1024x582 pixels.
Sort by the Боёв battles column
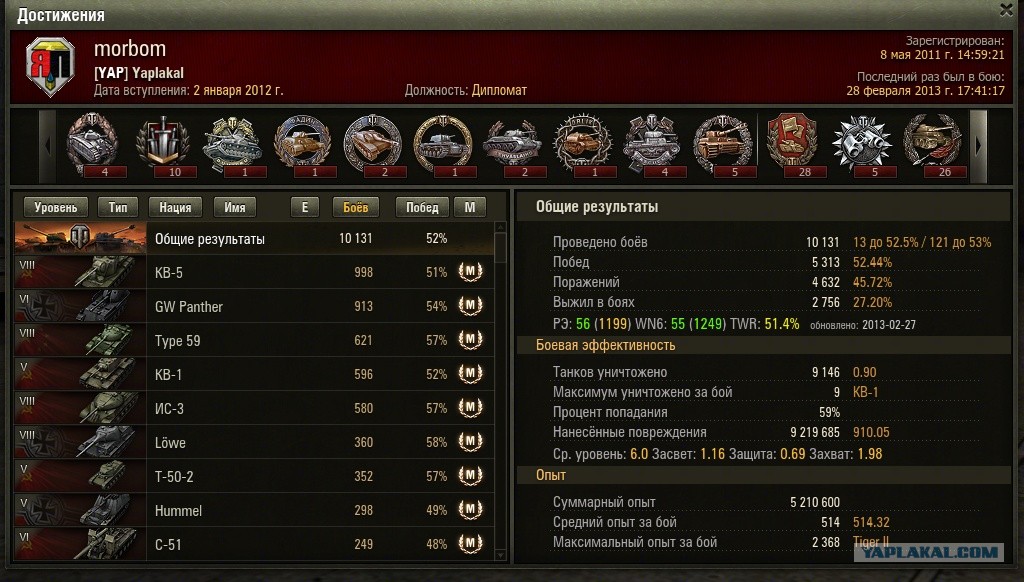tap(355, 208)
